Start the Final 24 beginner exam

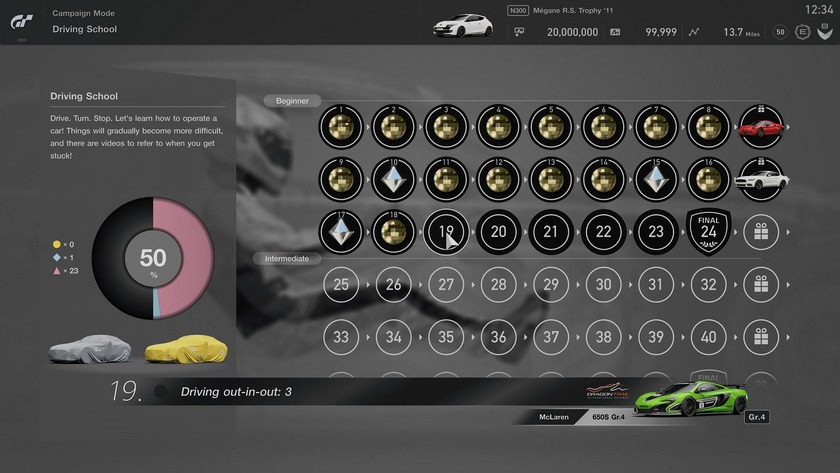click(x=708, y=232)
